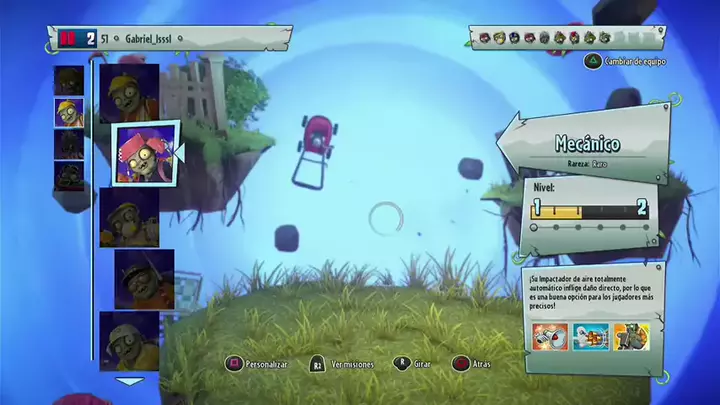720x405 pixels.
Task: Open the sonic grenade ability icon
Action: [550, 337]
